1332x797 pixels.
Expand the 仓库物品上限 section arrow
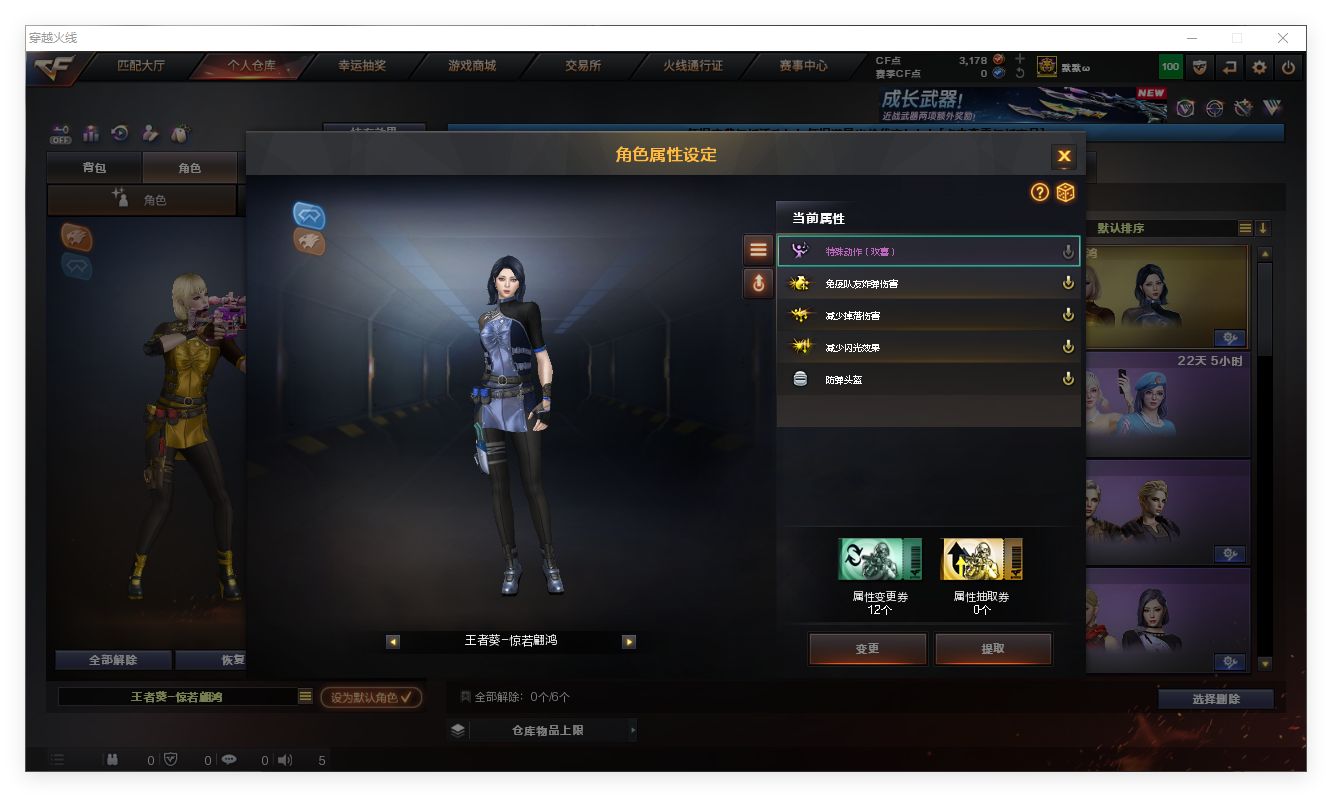[x=631, y=730]
